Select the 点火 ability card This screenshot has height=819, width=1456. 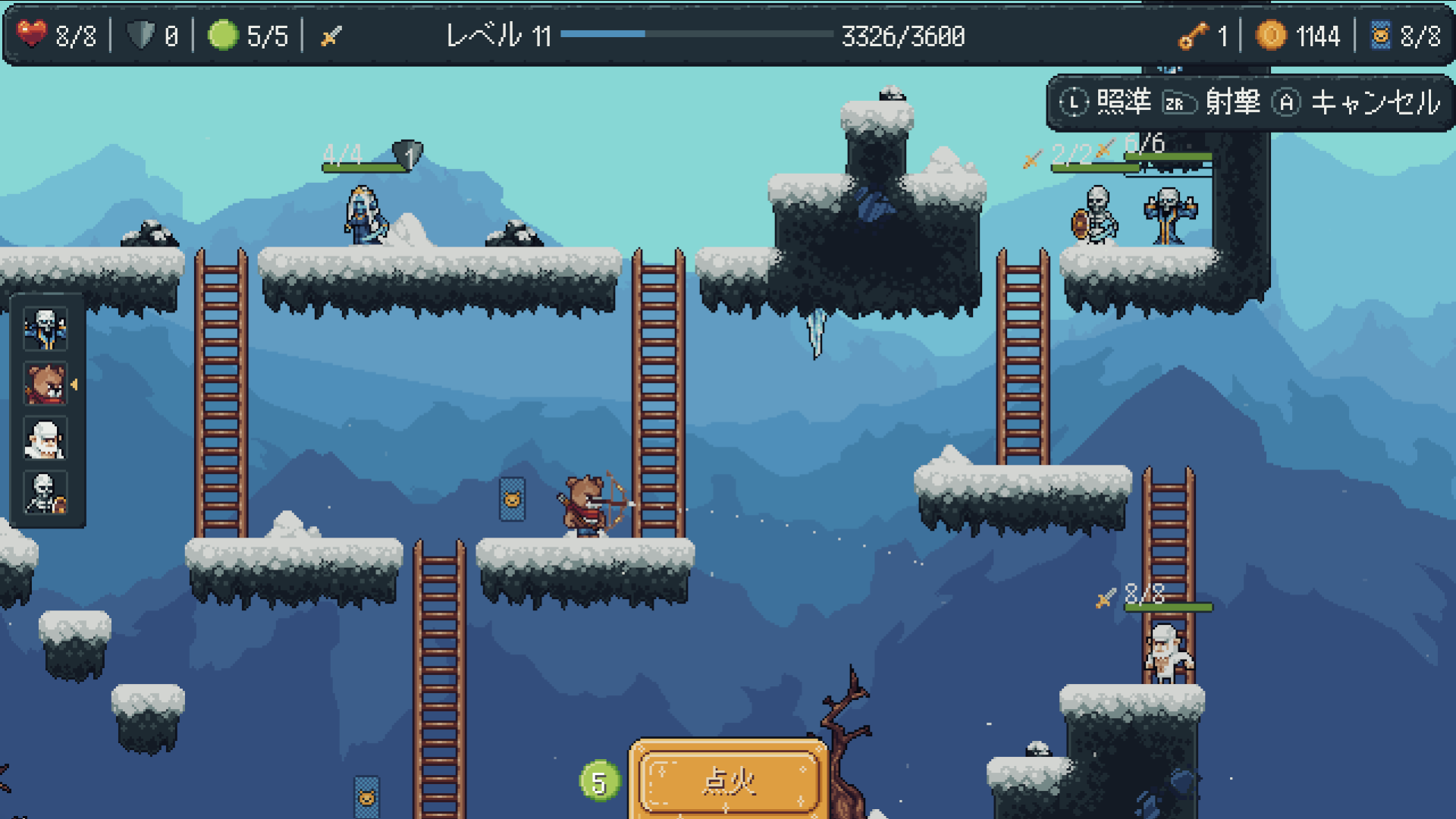click(729, 779)
